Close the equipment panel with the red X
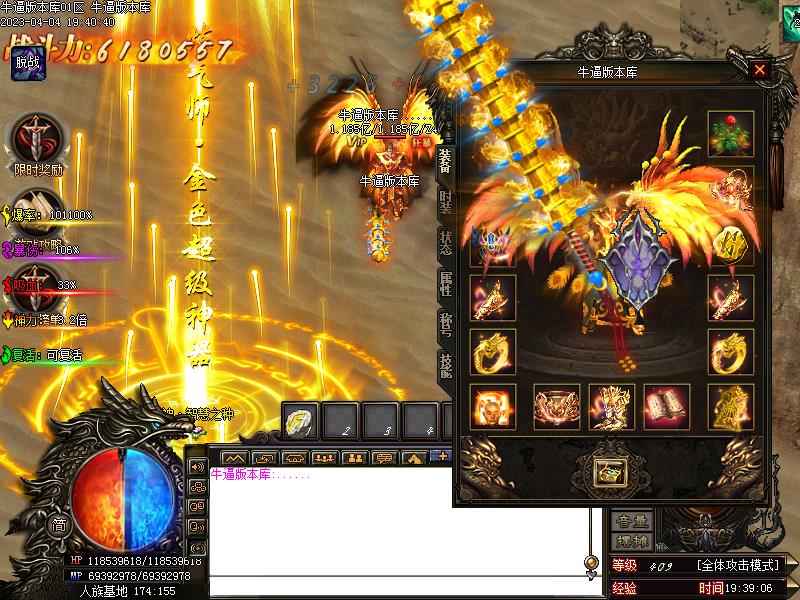 [x=760, y=70]
